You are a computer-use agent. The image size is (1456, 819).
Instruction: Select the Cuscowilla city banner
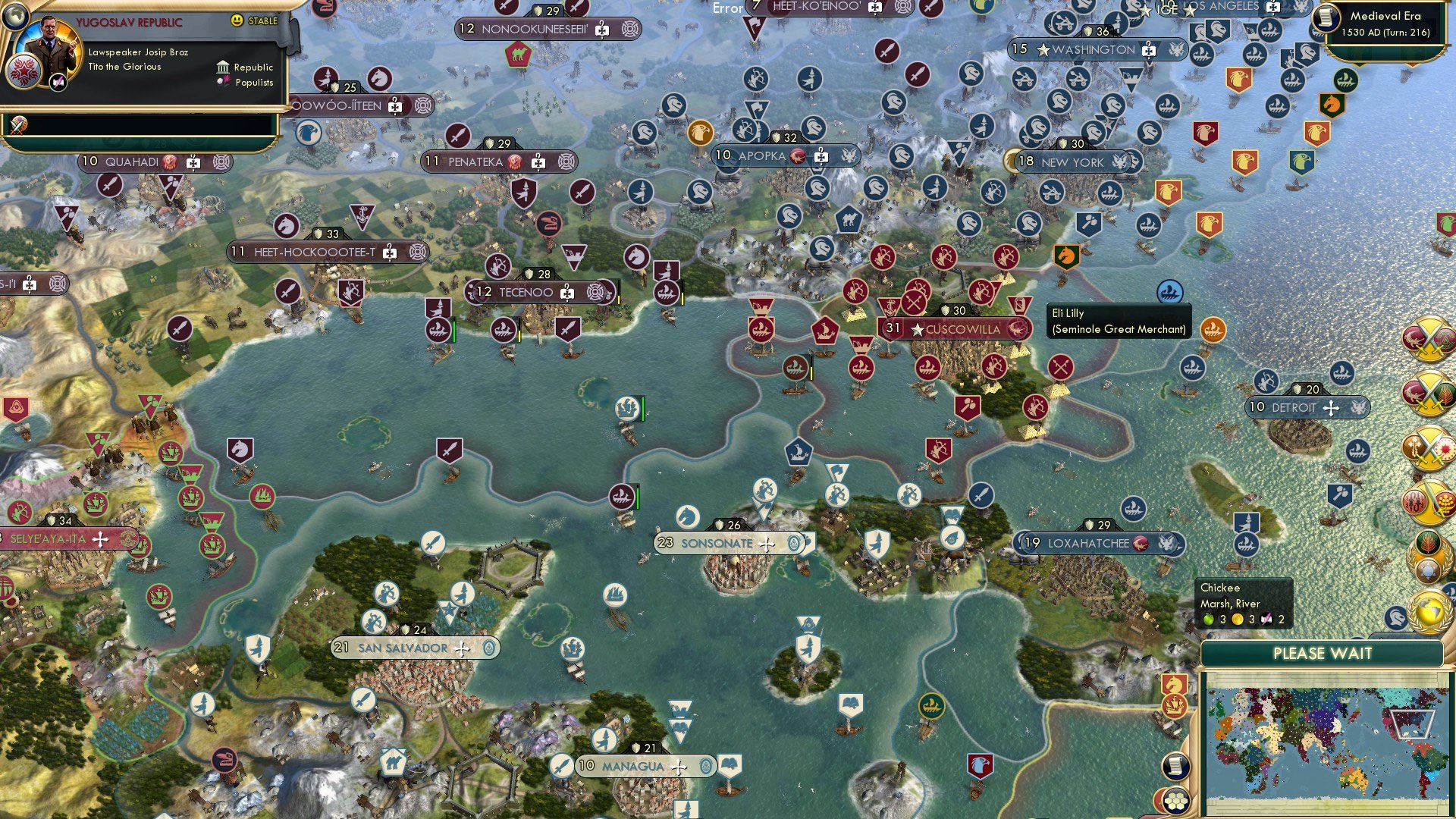point(954,329)
